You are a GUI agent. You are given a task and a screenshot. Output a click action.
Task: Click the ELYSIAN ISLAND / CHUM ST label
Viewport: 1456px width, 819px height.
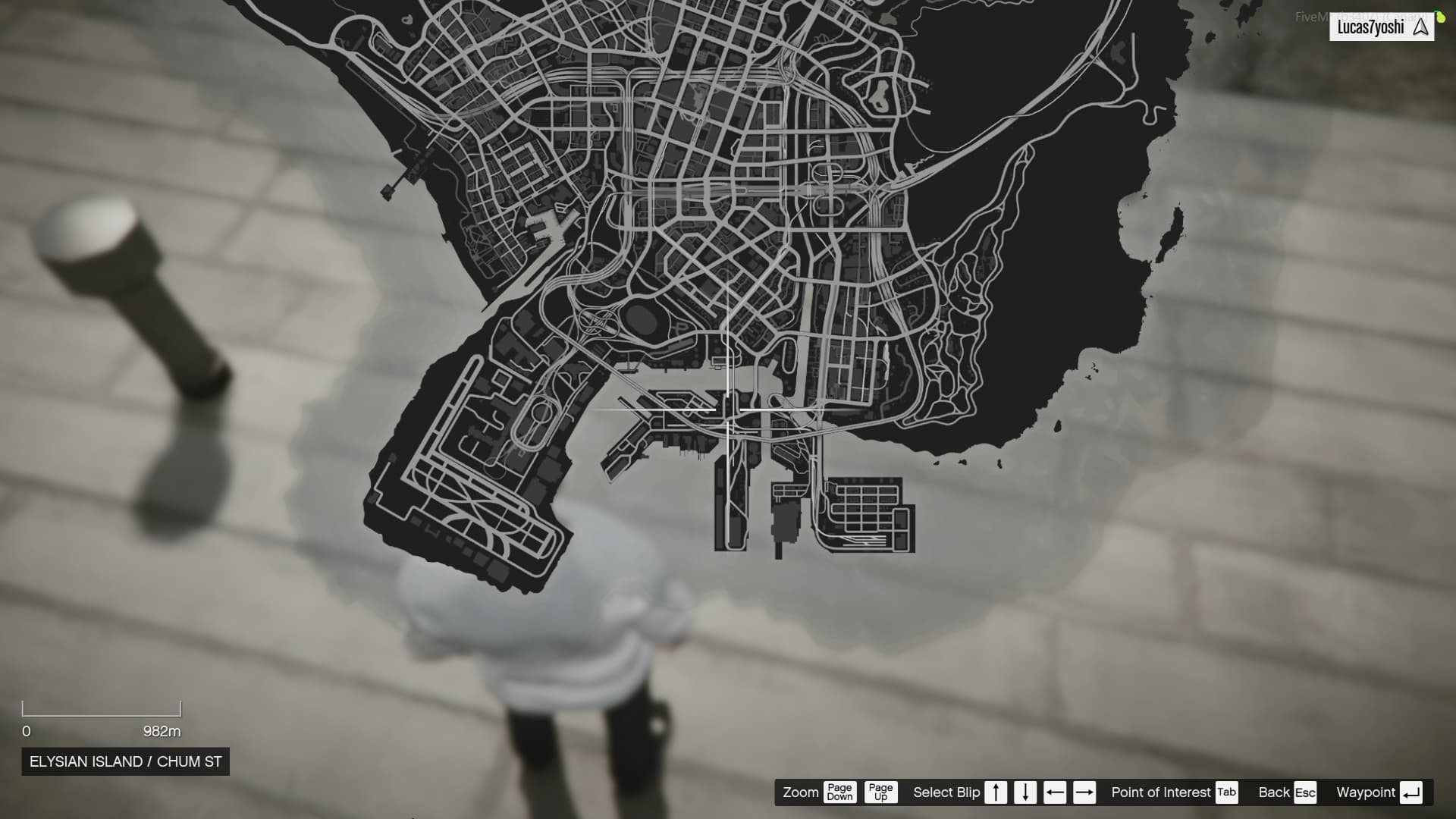coord(125,761)
